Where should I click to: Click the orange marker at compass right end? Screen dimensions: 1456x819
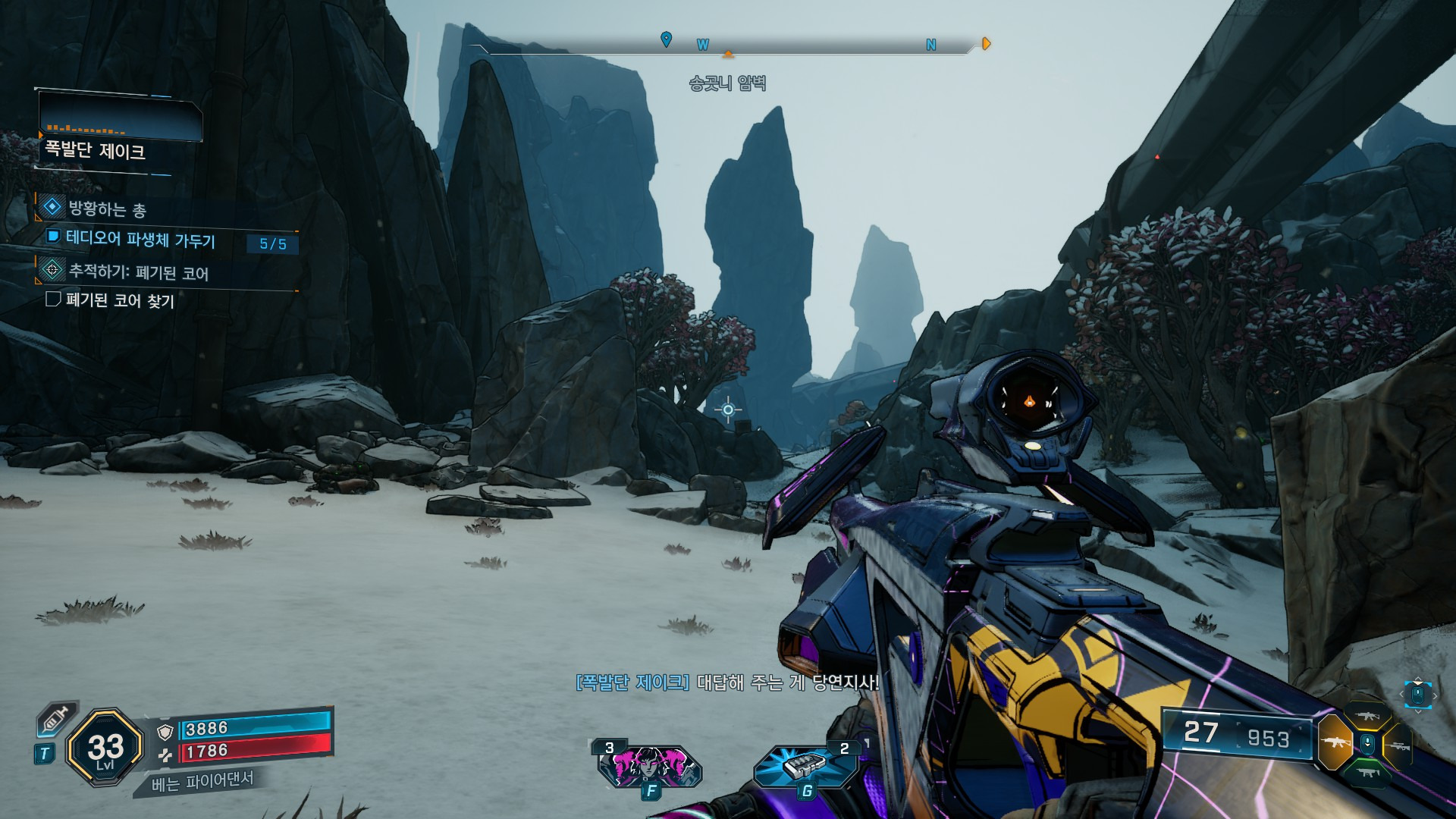pos(986,44)
